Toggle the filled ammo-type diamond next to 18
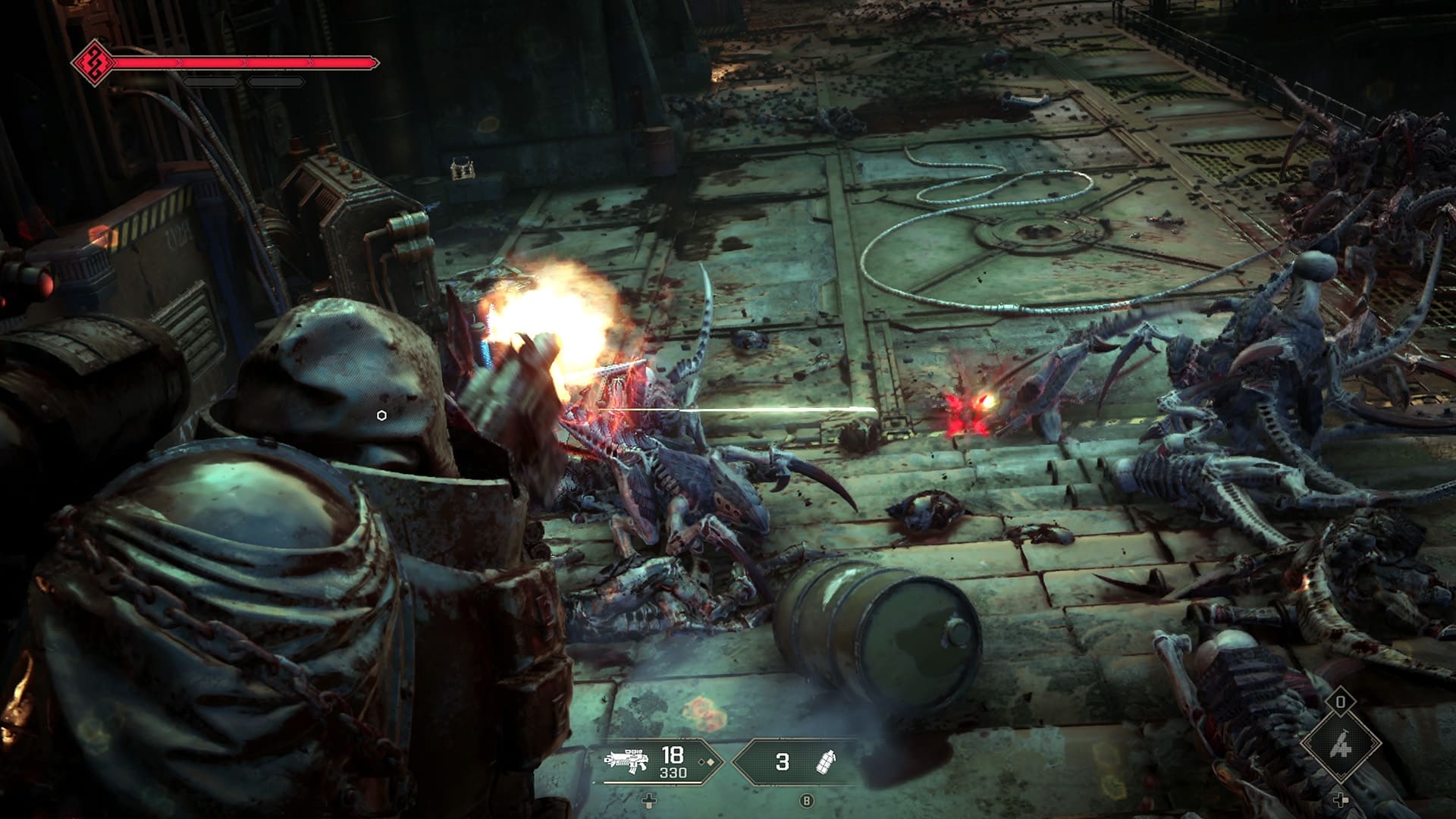Image resolution: width=1456 pixels, height=819 pixels. point(711,762)
